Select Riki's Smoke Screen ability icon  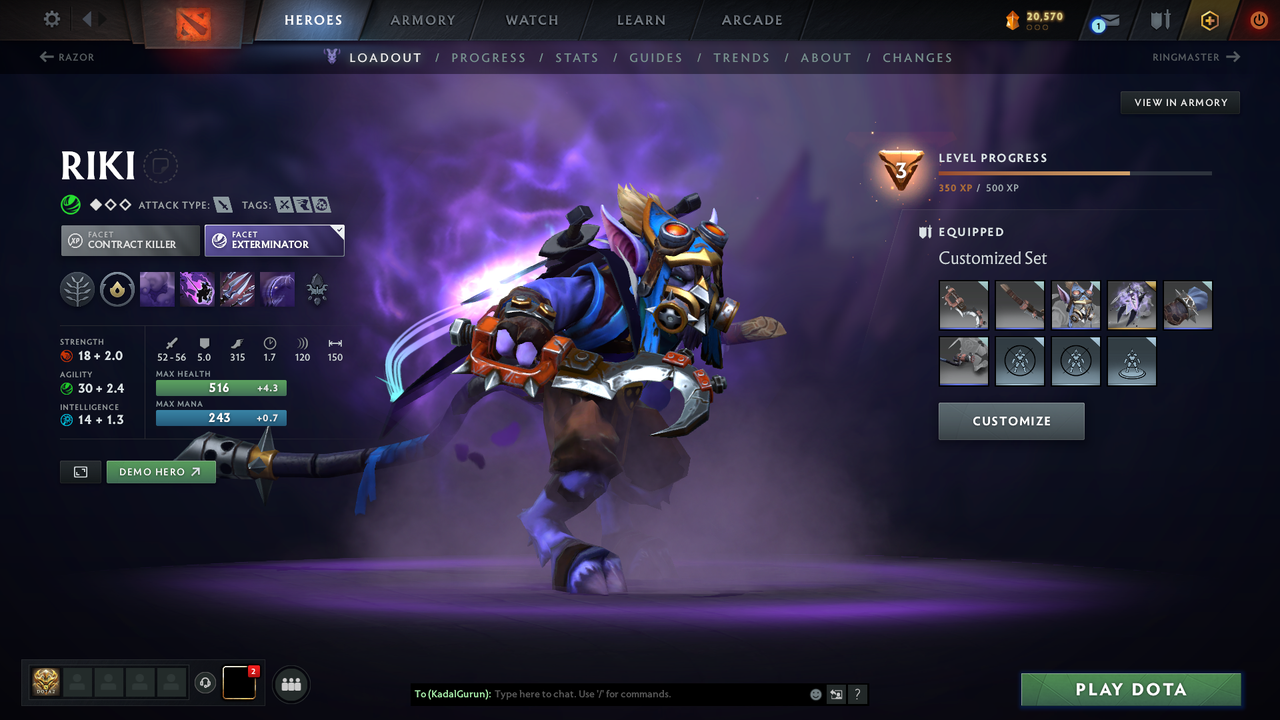click(x=157, y=289)
